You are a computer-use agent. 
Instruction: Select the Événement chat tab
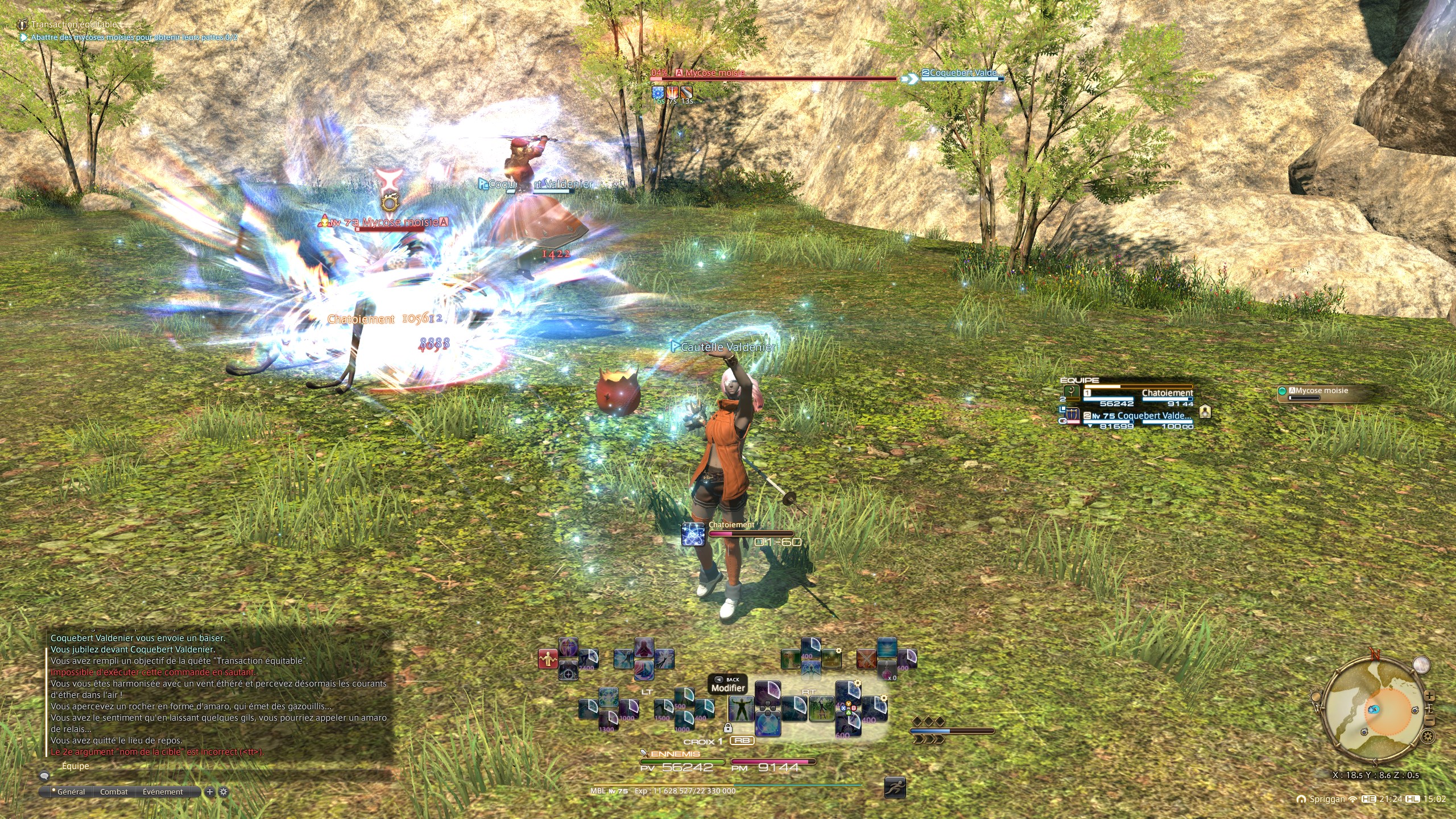click(x=163, y=792)
